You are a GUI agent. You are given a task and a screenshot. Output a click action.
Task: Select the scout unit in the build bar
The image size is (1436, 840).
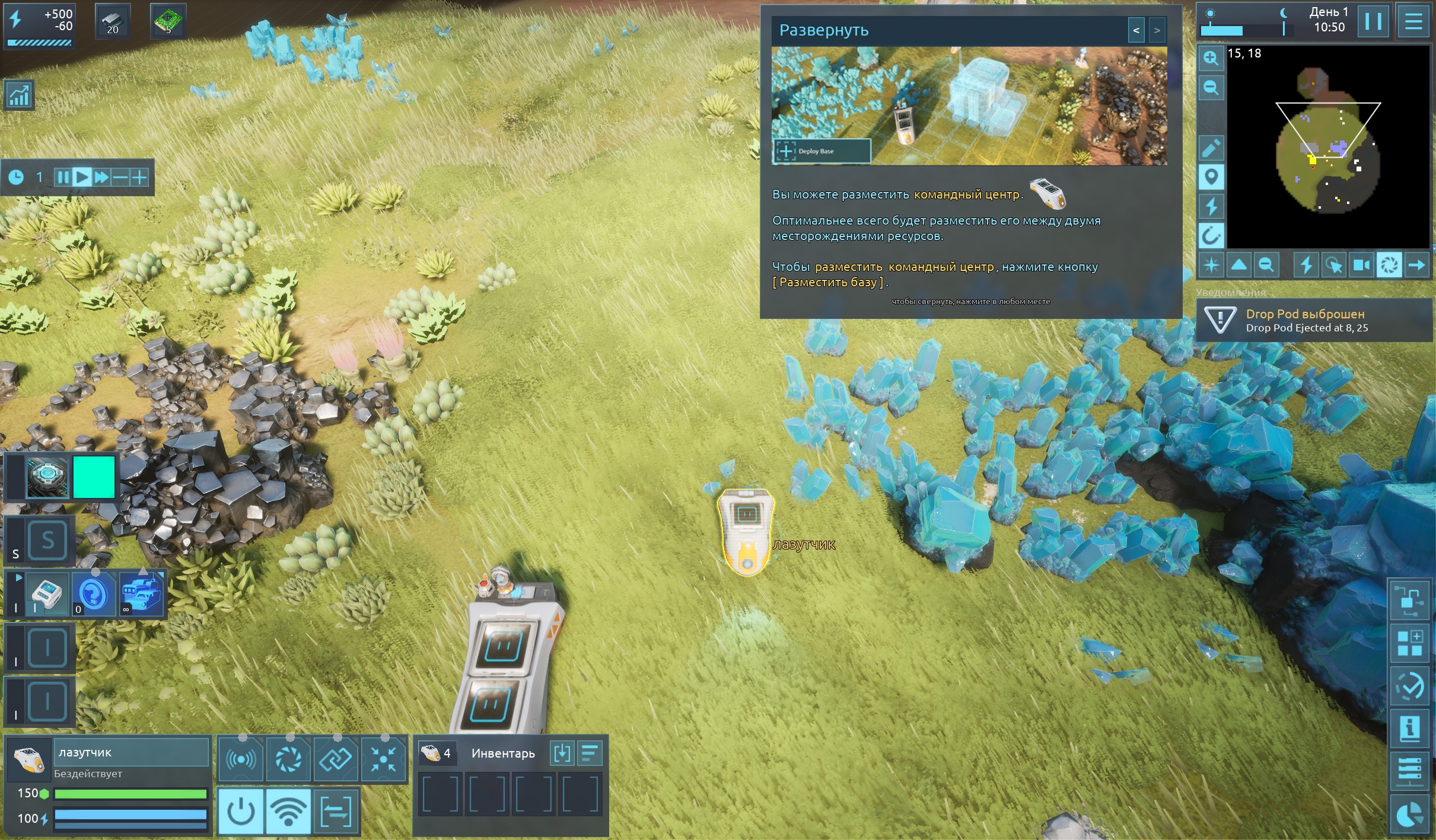click(x=46, y=593)
